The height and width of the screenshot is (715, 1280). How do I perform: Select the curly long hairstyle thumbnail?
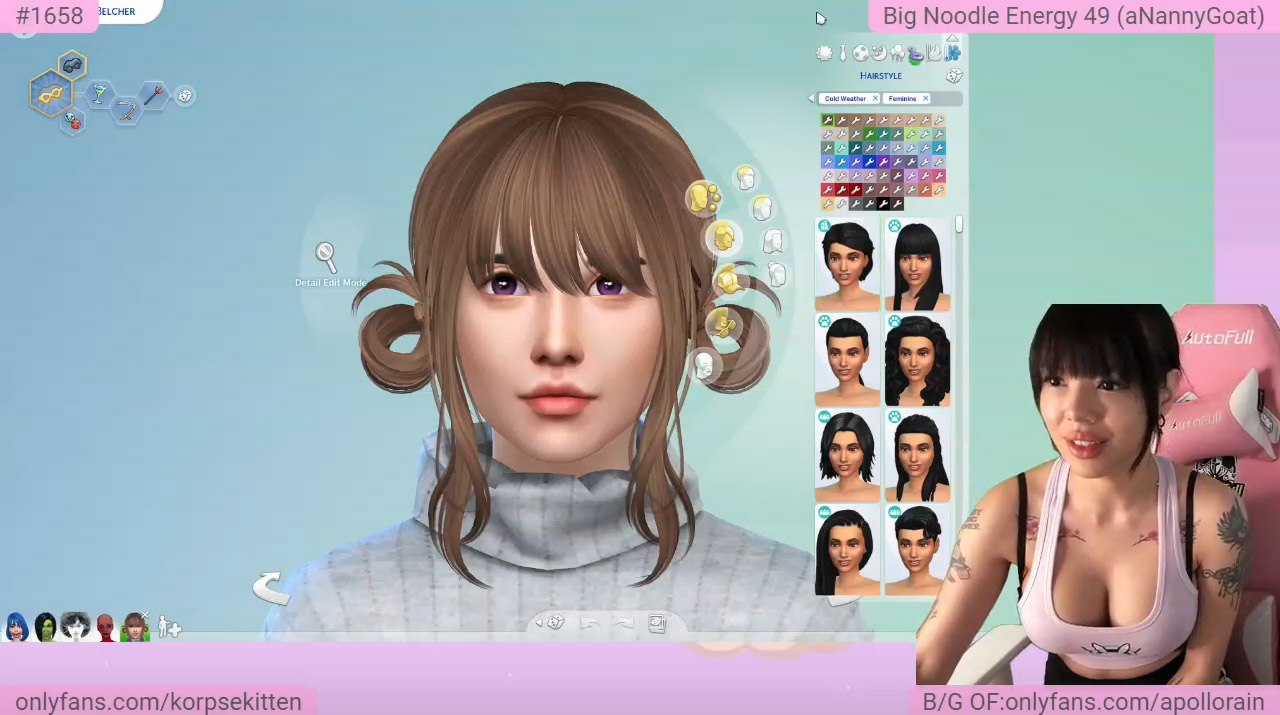click(917, 361)
